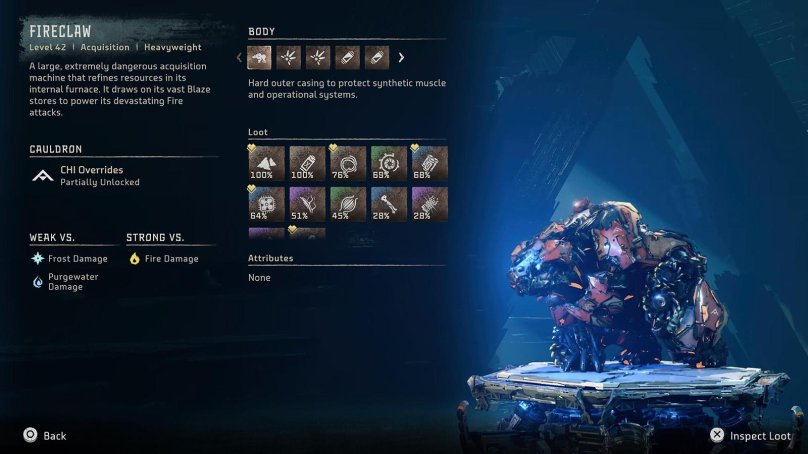Pick the circular gear loot at 69%

(389, 163)
